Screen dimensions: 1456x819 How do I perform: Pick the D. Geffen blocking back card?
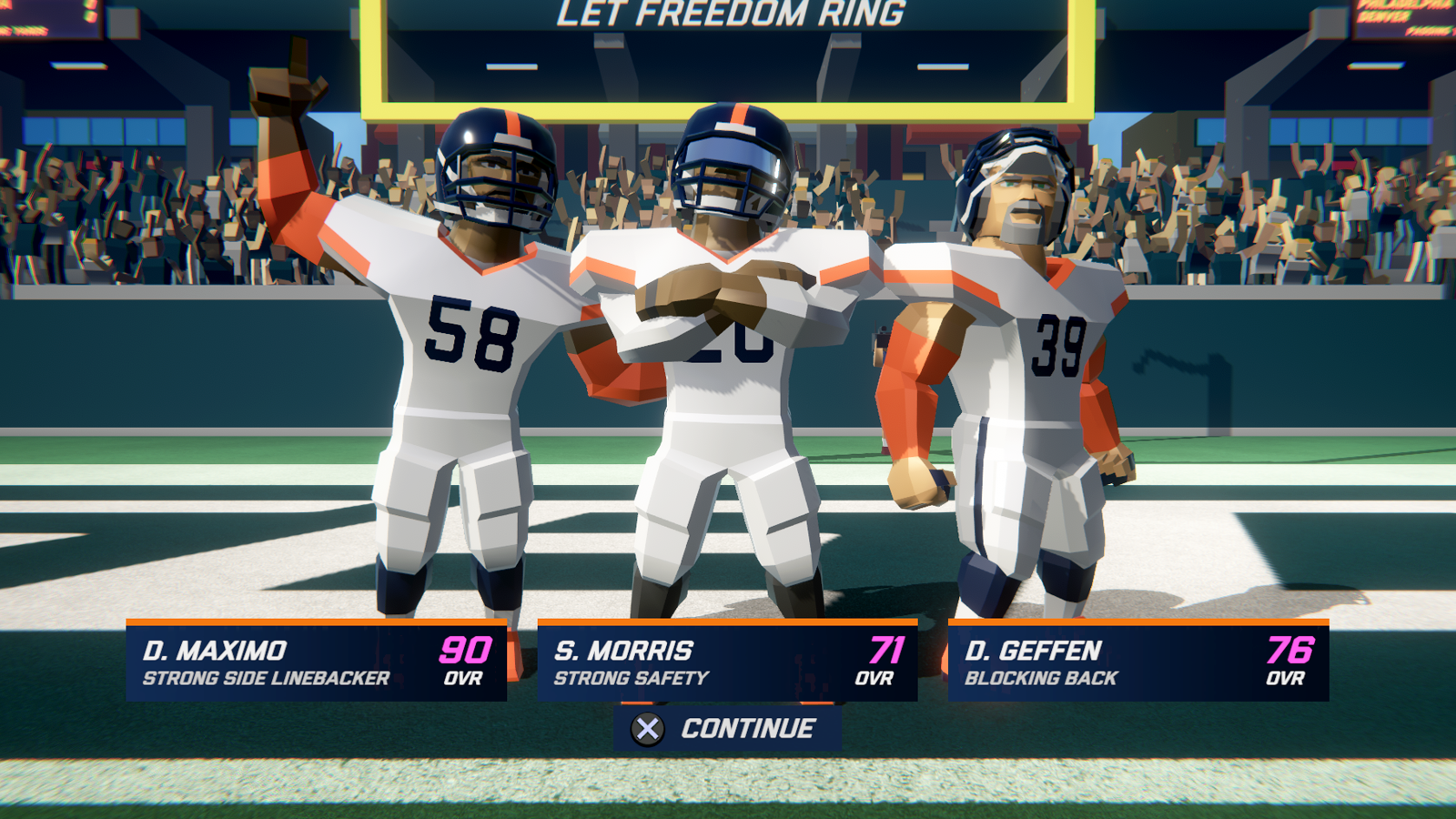[x=1138, y=662]
